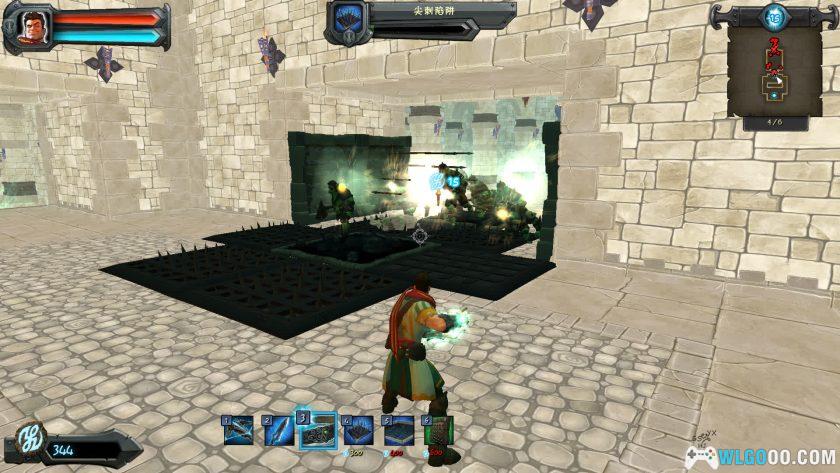Click the selected trap emblem at top center

347,22
